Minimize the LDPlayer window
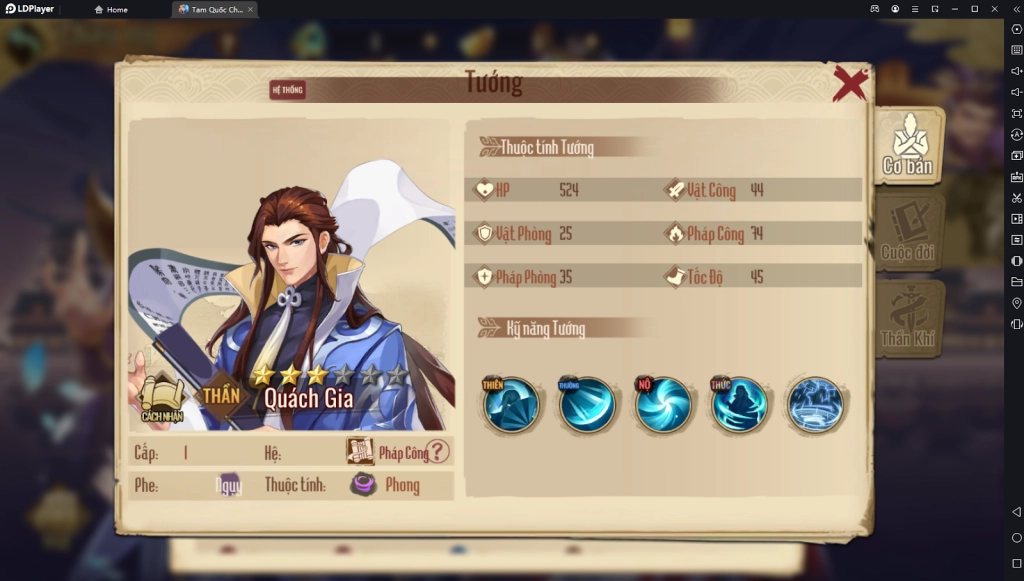 [954, 9]
